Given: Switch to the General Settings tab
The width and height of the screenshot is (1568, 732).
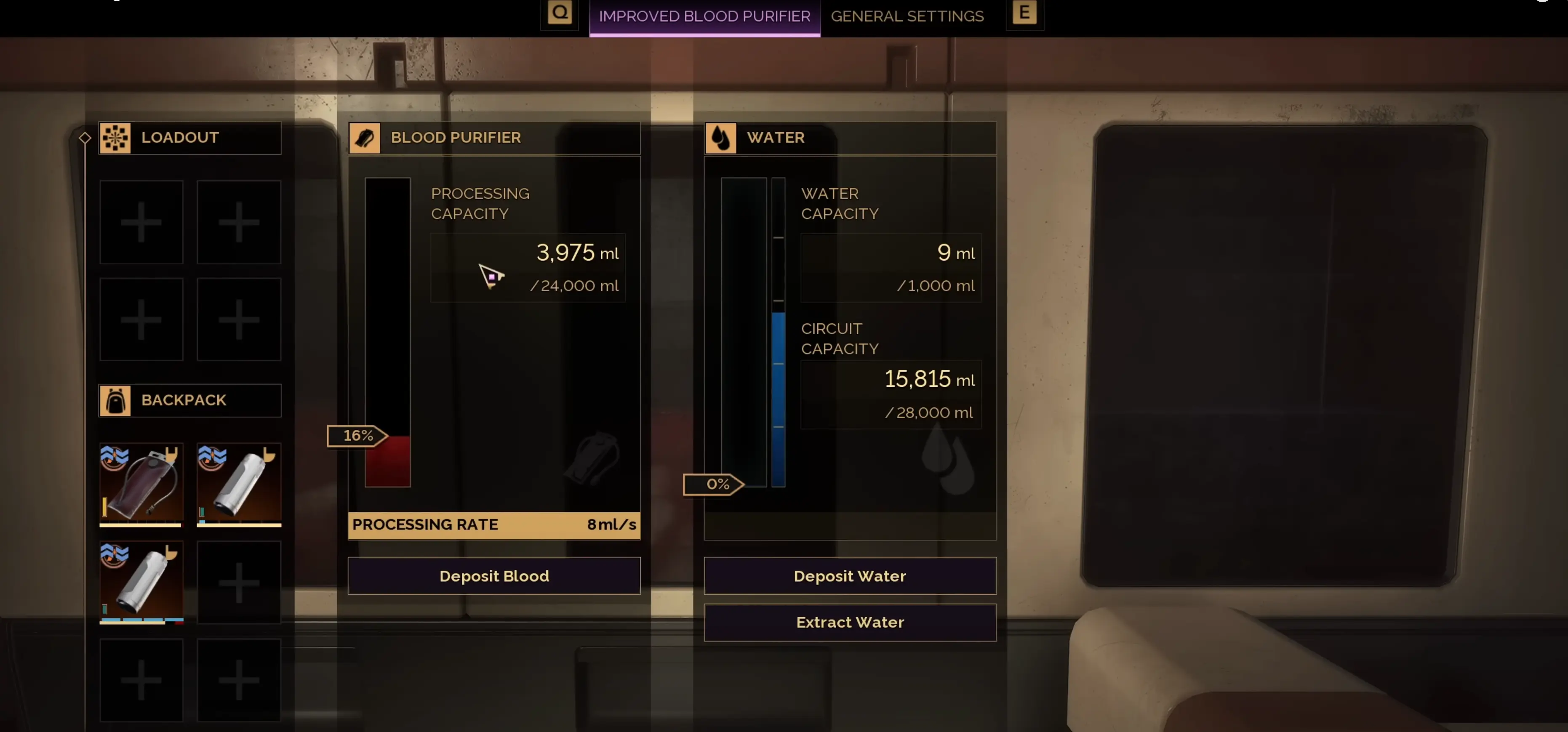Looking at the screenshot, I should pos(907,16).
